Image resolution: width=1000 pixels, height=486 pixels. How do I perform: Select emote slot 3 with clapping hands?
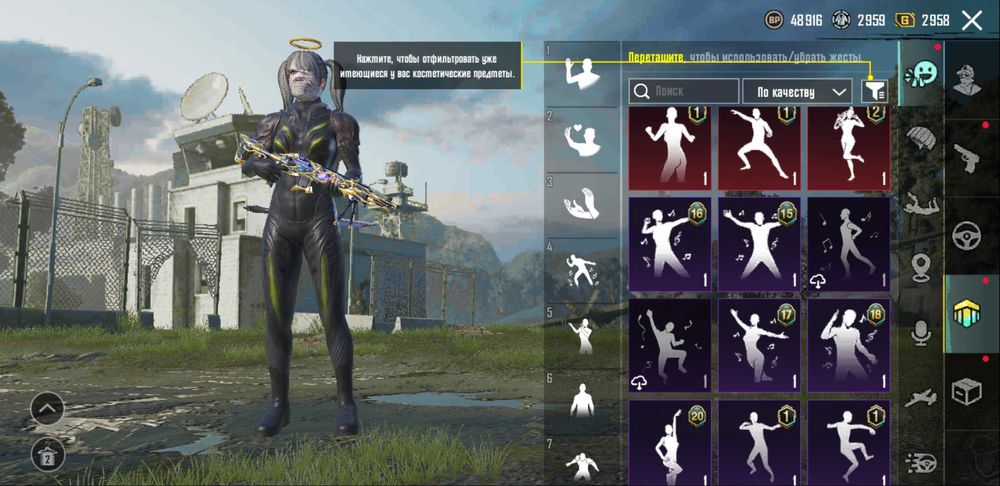pyautogui.click(x=581, y=203)
